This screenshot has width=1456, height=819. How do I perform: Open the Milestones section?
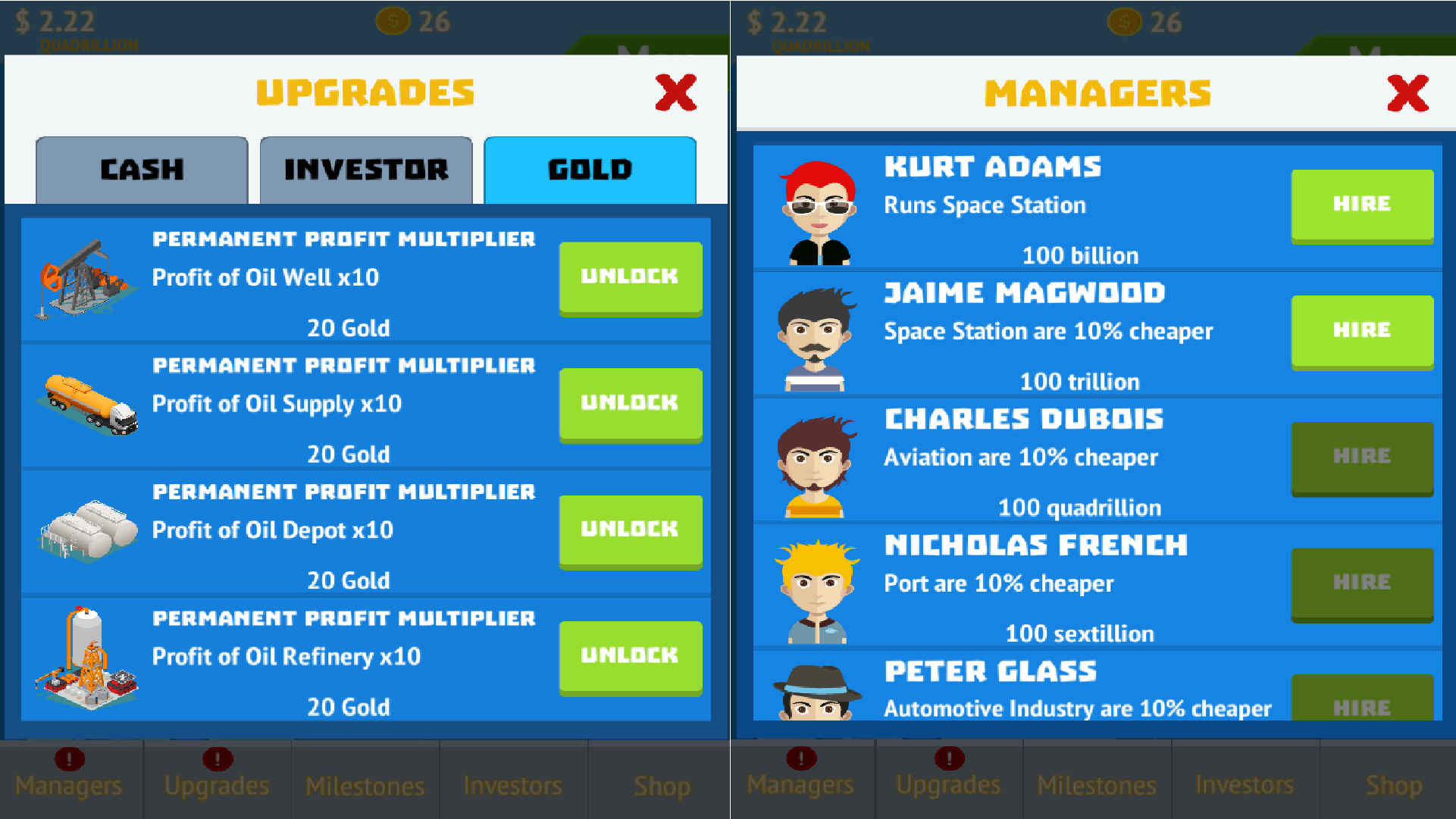[x=365, y=786]
